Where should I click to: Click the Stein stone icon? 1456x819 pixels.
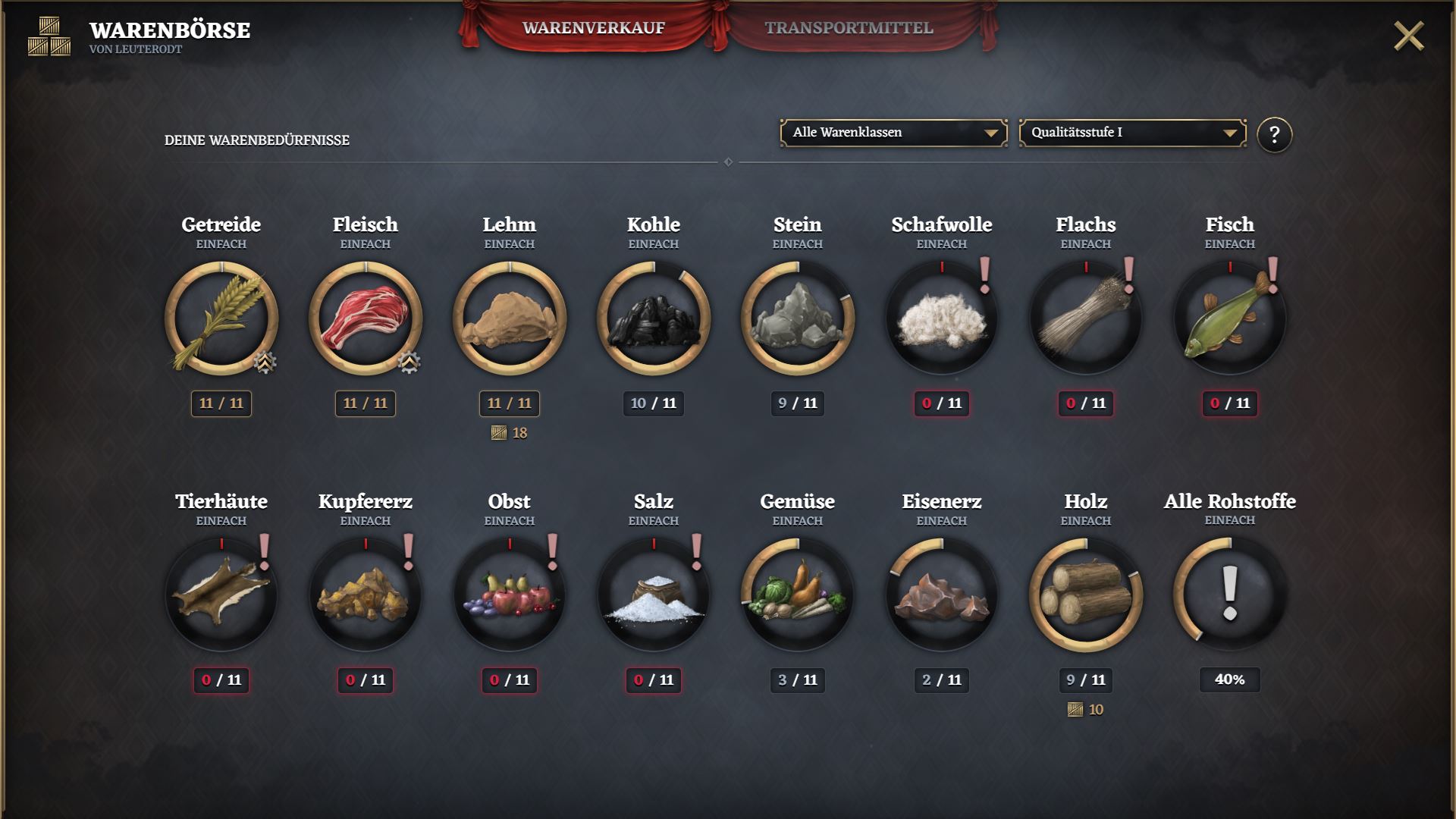coord(798,318)
